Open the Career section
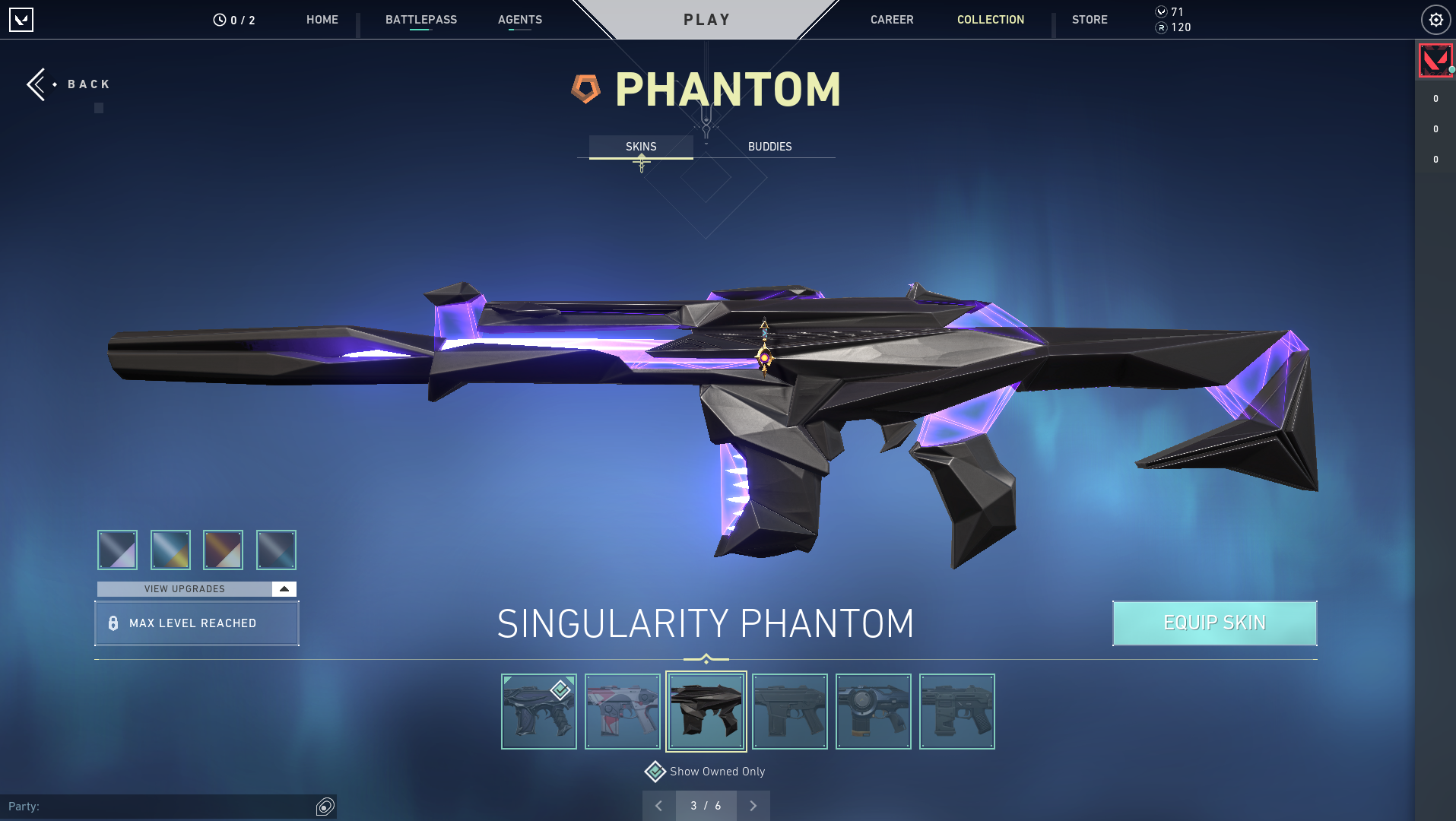Image resolution: width=1456 pixels, height=821 pixels. pyautogui.click(x=891, y=20)
